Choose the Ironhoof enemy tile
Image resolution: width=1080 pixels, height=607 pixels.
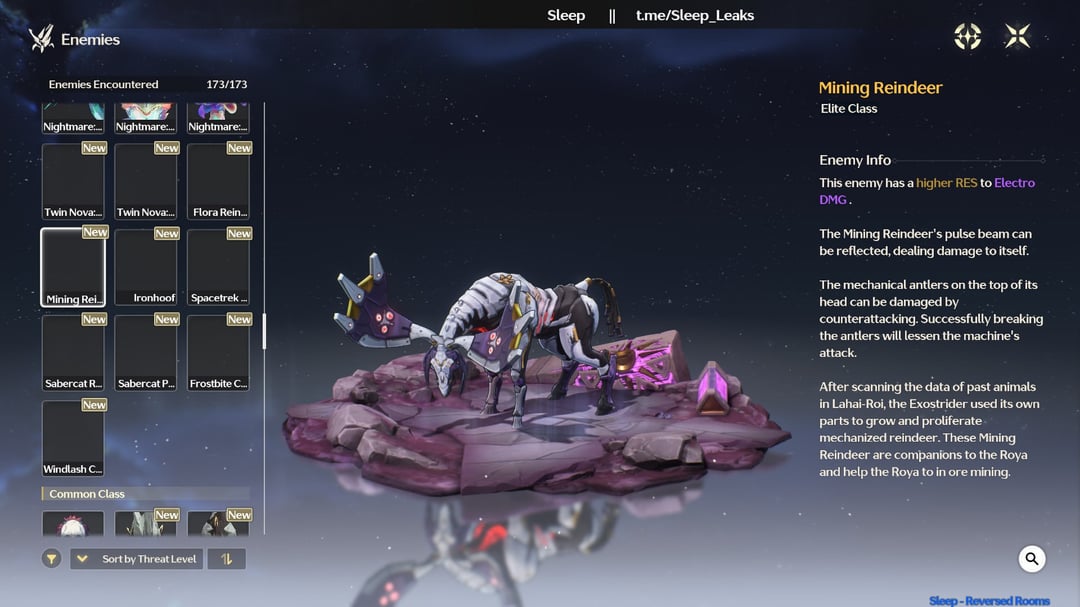[146, 267]
